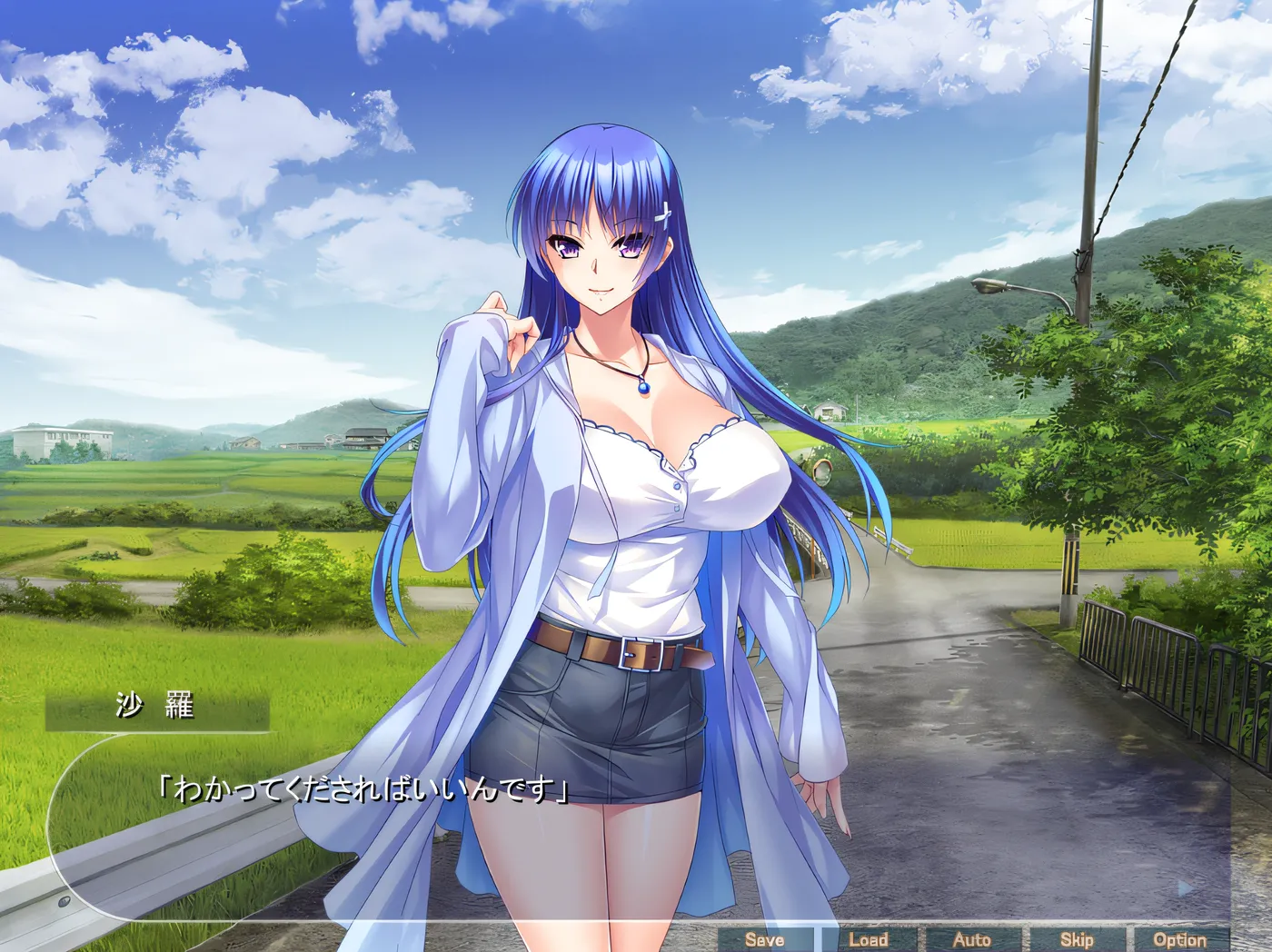1272x952 pixels.
Task: Toggle Auto text advance mode
Action: tap(972, 940)
